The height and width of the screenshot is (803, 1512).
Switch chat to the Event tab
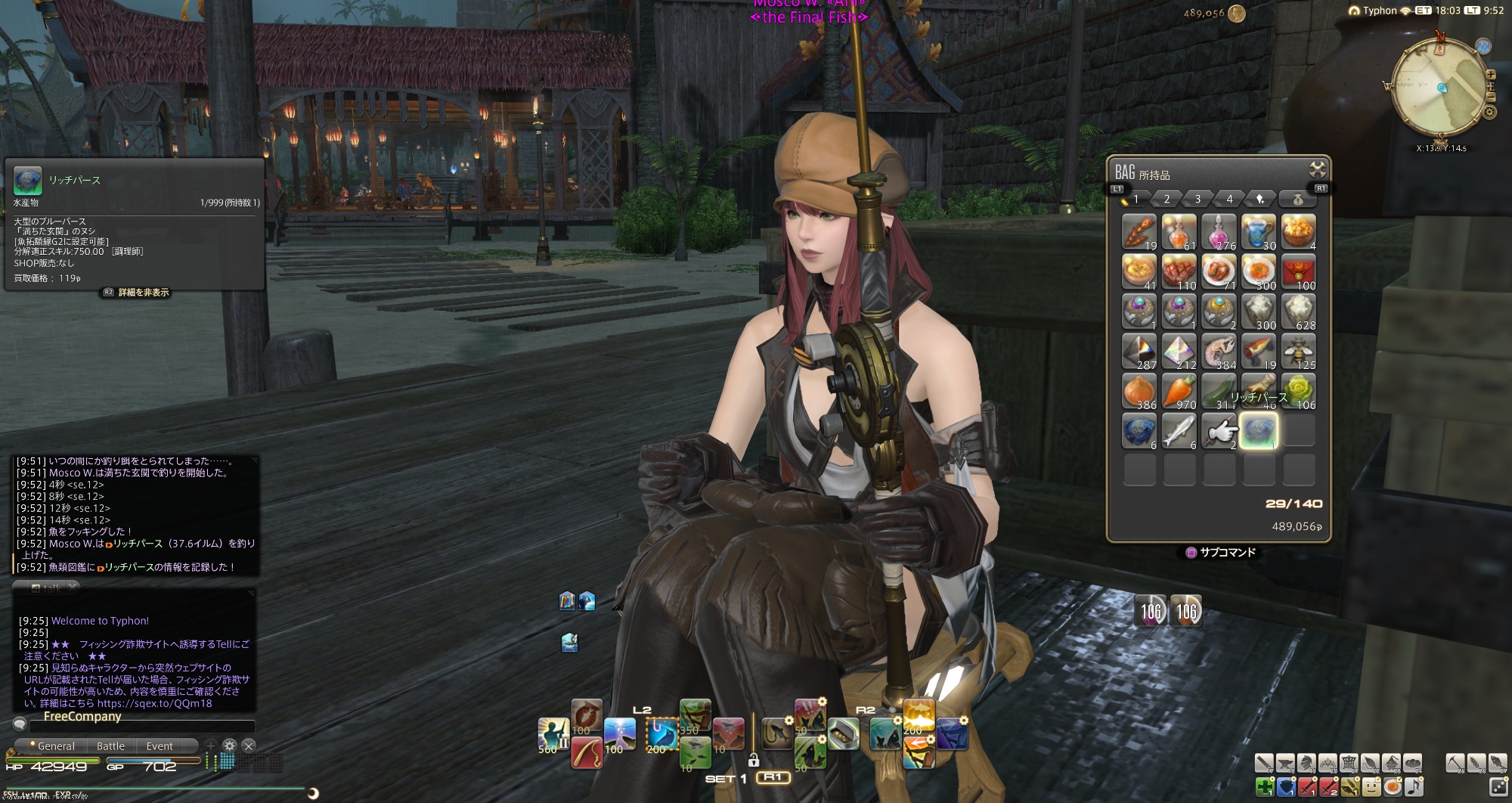(160, 746)
